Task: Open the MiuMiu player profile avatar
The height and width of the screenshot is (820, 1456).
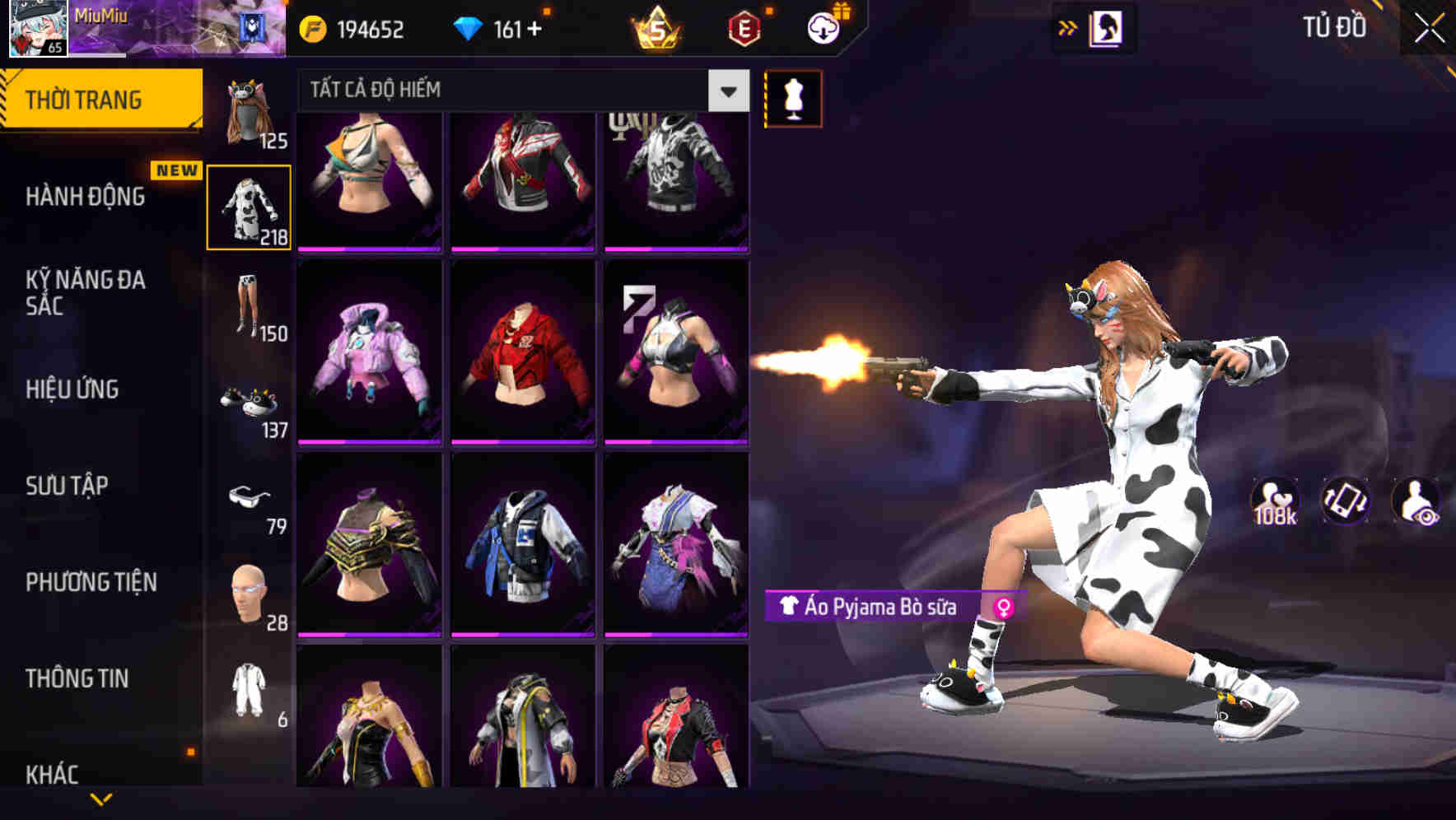Action: click(37, 29)
